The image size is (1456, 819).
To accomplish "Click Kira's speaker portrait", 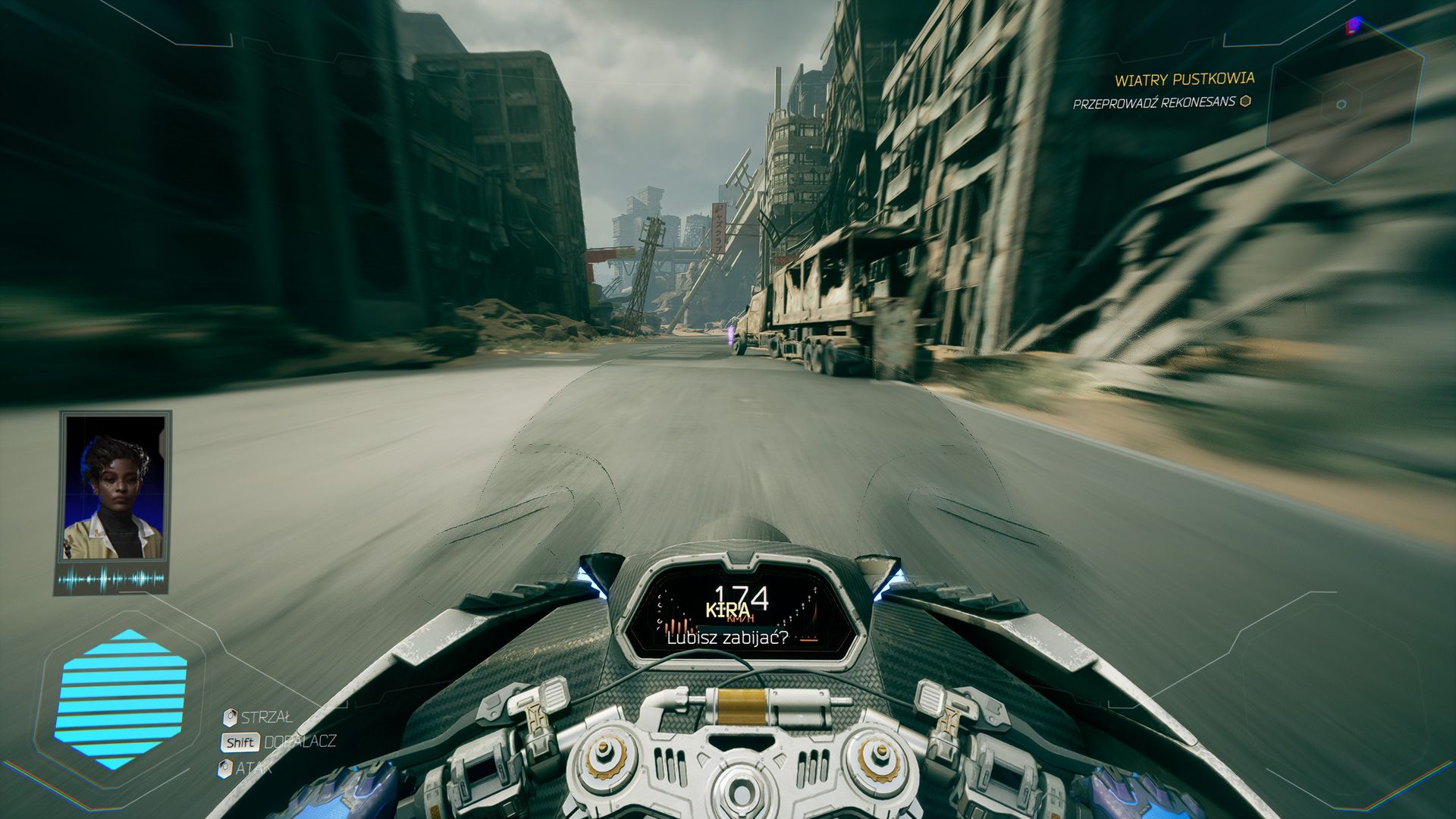I will pyautogui.click(x=115, y=497).
